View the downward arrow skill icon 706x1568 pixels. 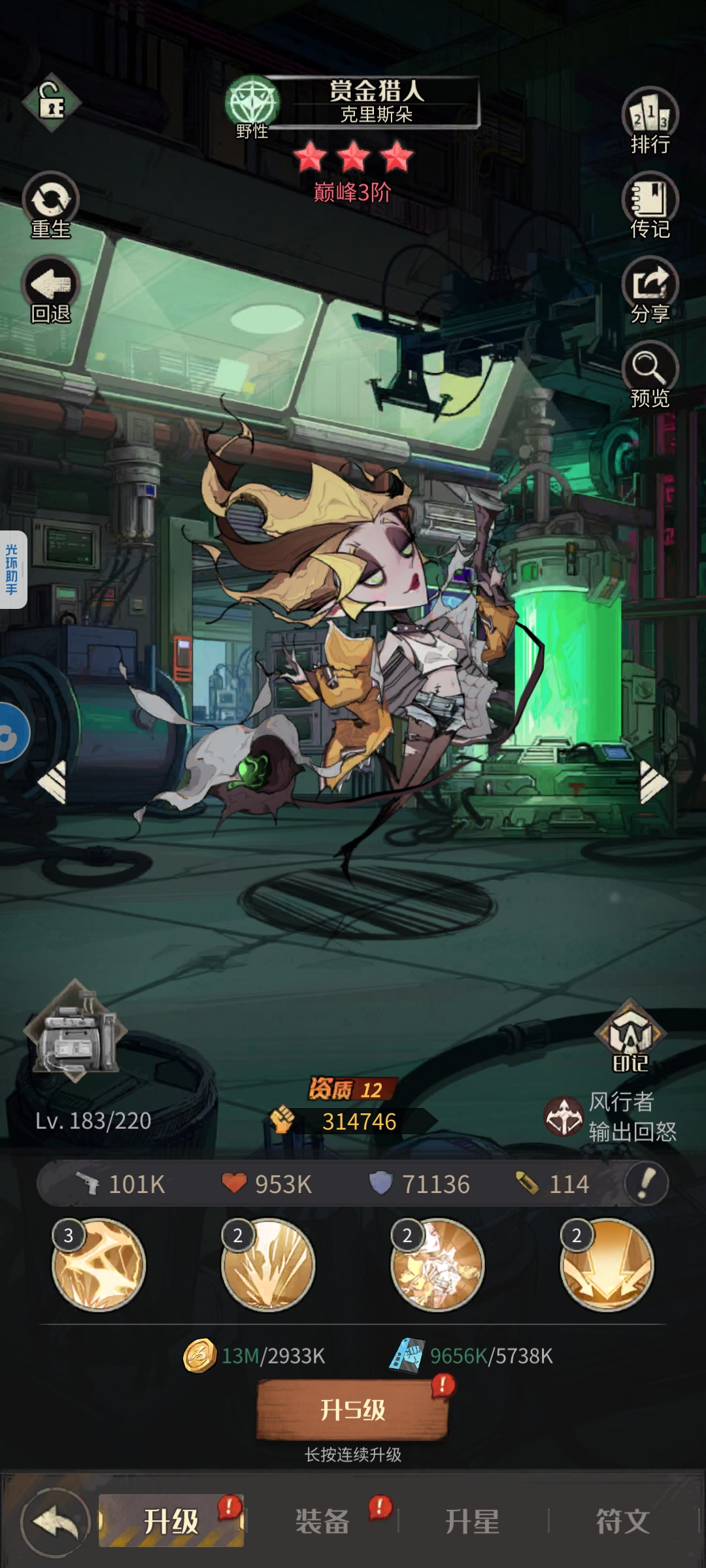tap(607, 1264)
